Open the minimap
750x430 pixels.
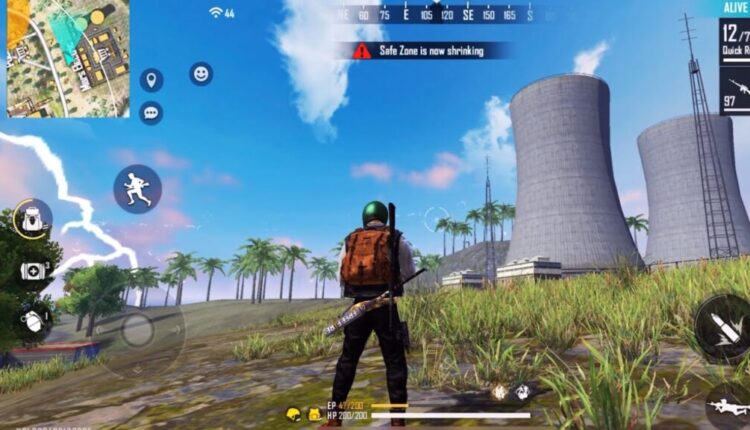tap(68, 58)
